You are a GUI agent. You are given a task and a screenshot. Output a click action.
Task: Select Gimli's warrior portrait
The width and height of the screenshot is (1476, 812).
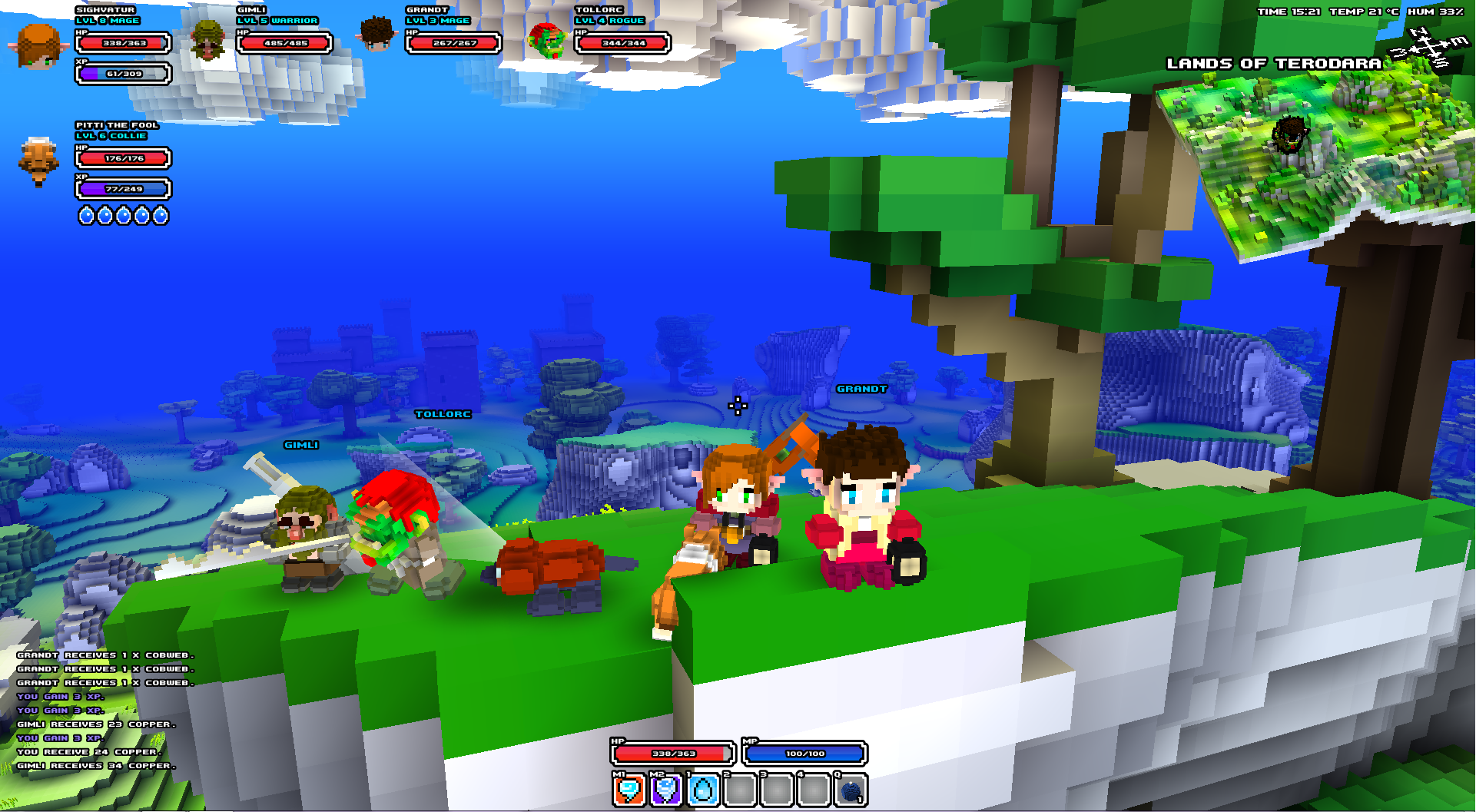(x=207, y=40)
